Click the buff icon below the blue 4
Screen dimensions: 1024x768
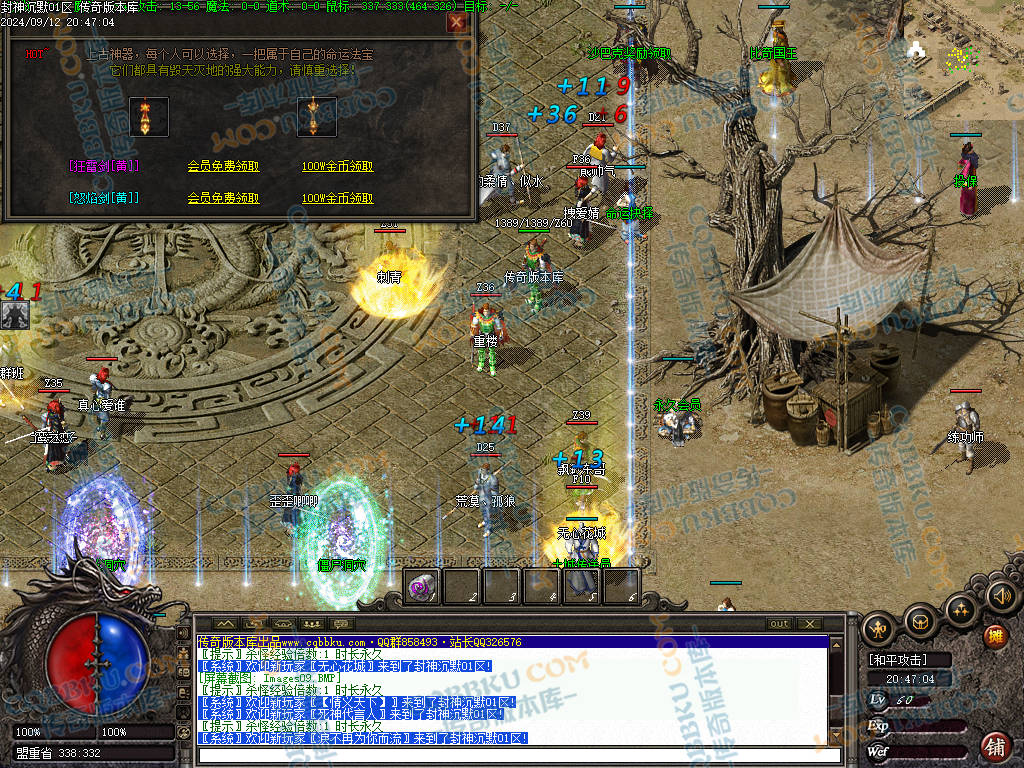point(15,315)
